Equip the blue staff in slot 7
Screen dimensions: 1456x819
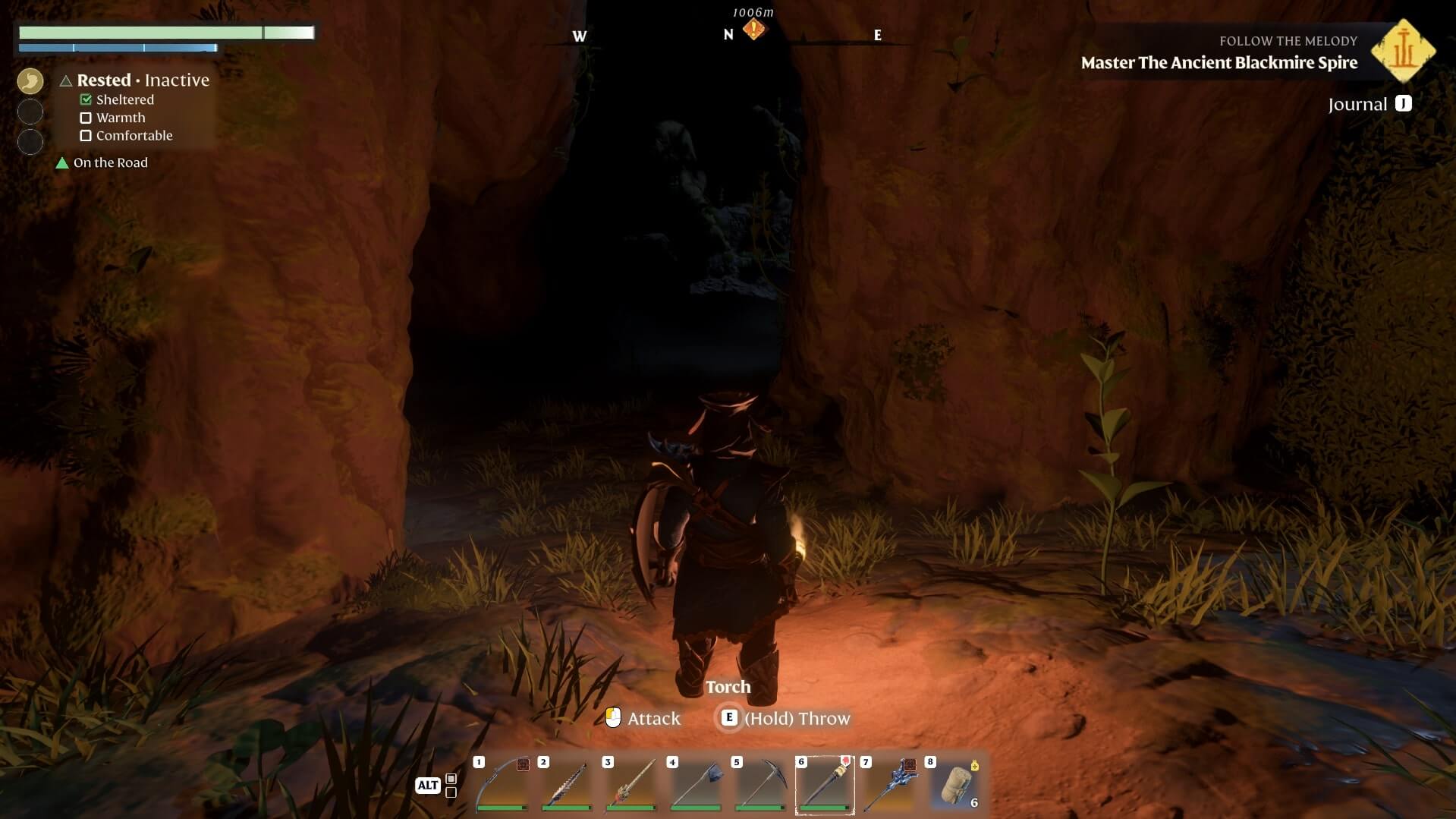[889, 785]
